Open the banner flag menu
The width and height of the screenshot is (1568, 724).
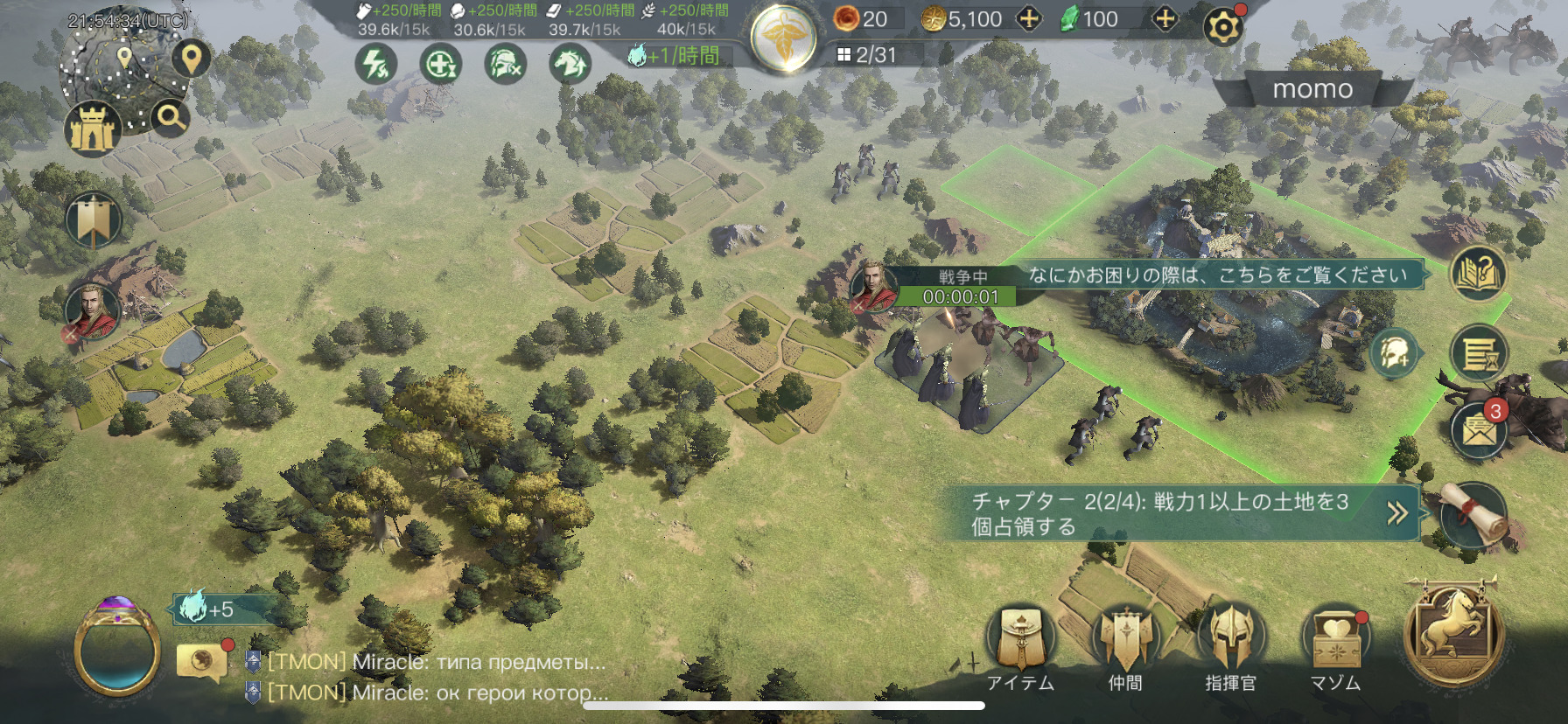[93, 220]
